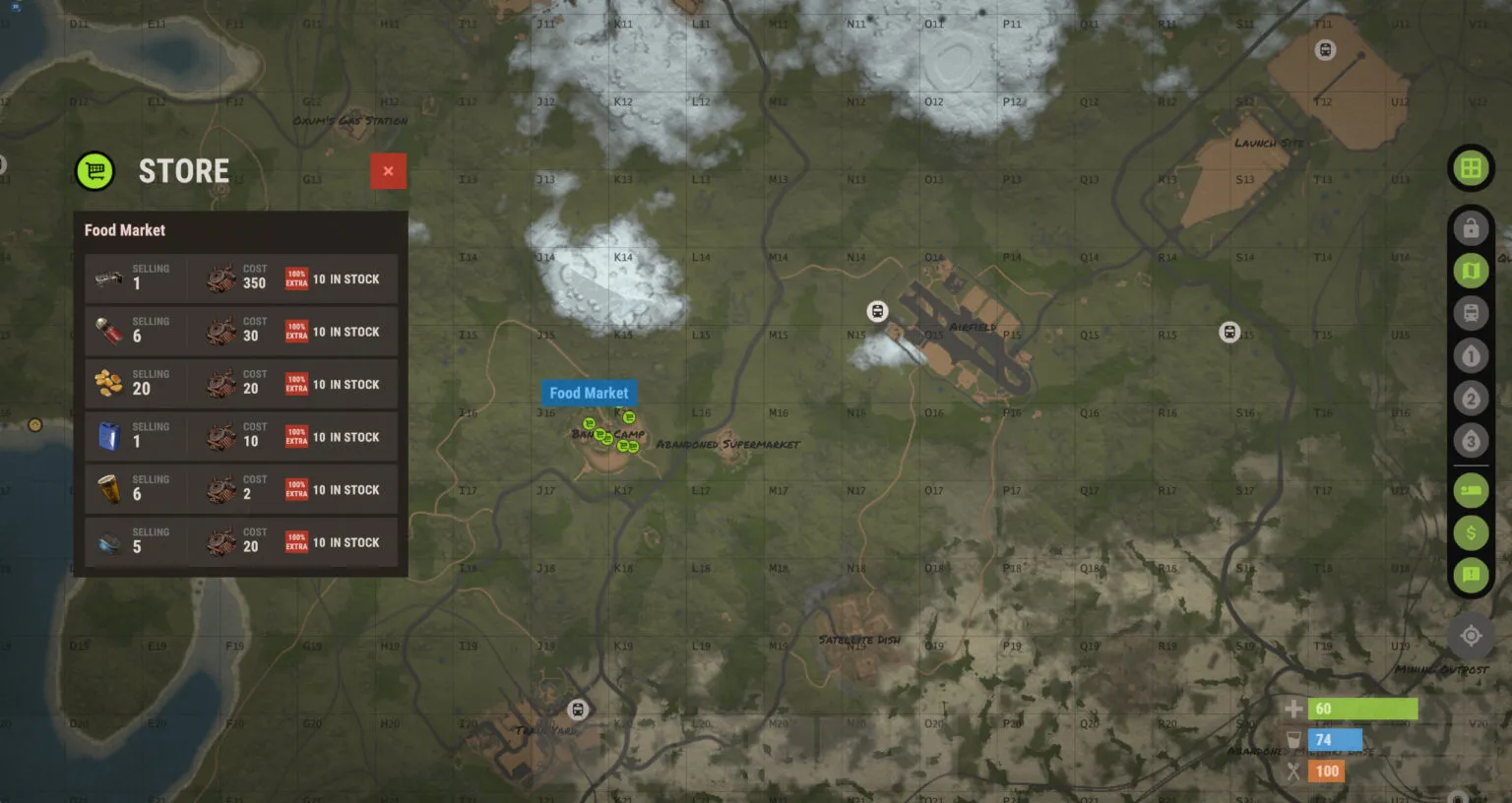Screen dimensions: 1512x803
Task: Select the train icon in the right sidebar
Action: tap(1471, 313)
